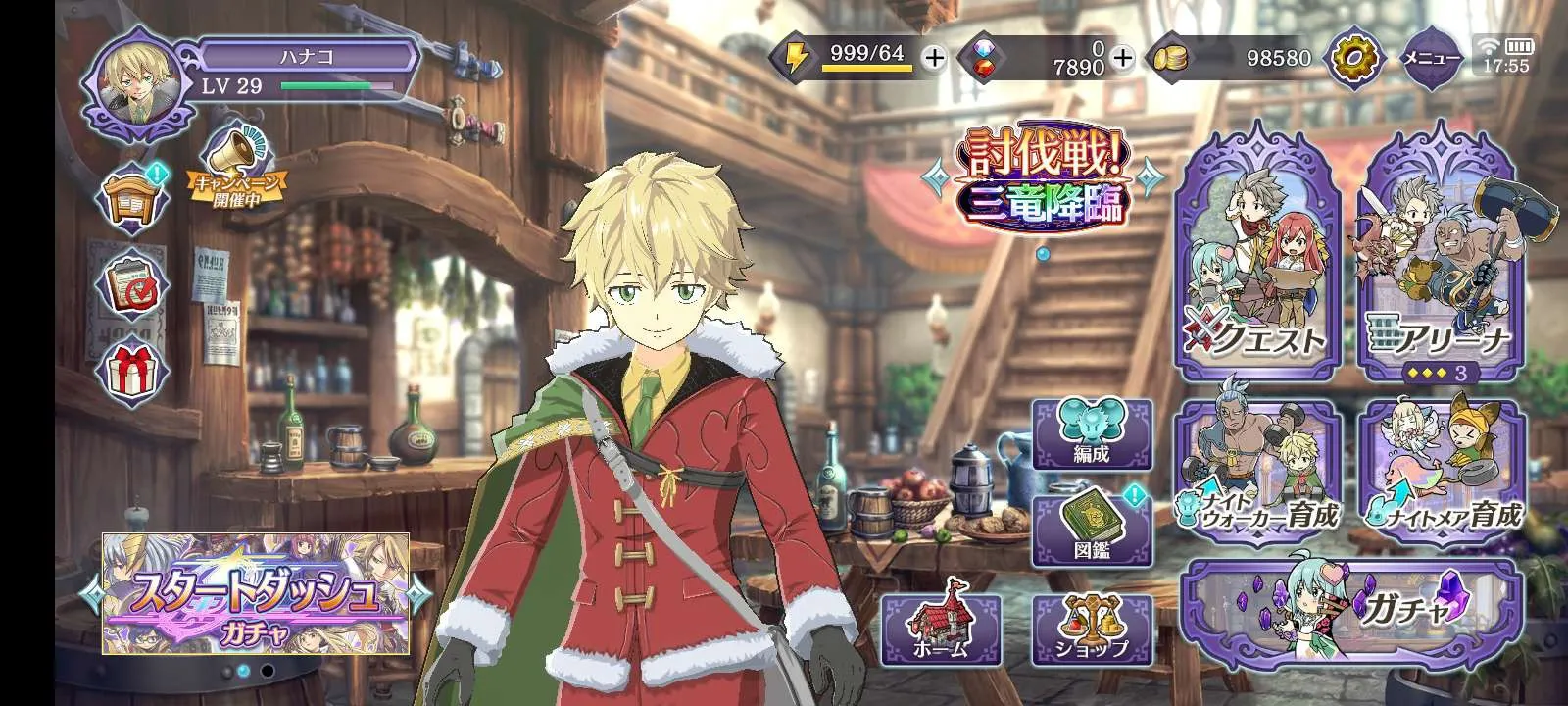This screenshot has width=1568, height=706.
Task: Select the スタートダッシュ ガチャ banner
Action: [257, 594]
